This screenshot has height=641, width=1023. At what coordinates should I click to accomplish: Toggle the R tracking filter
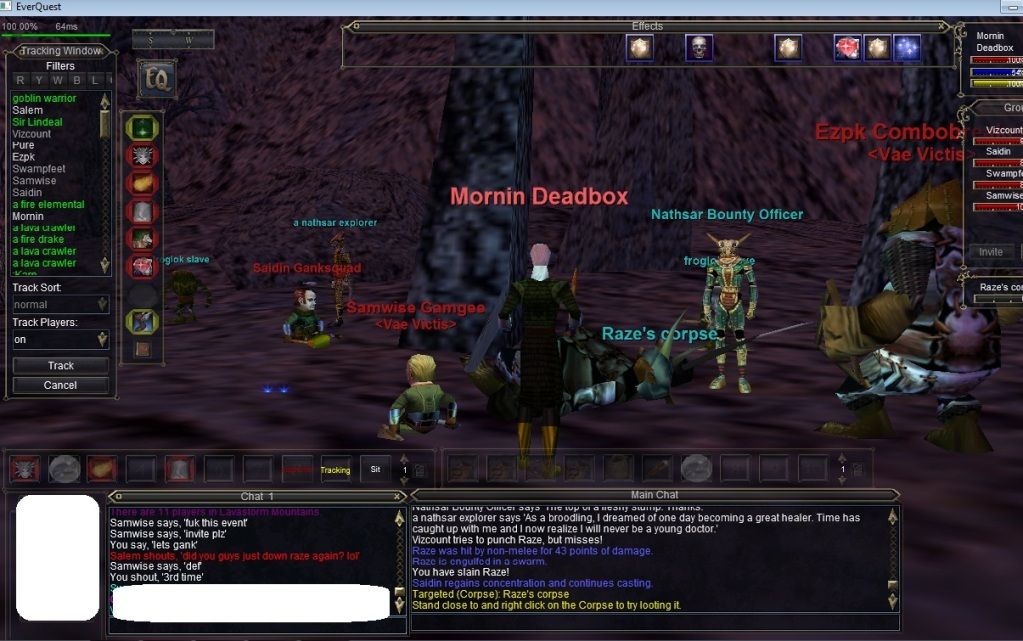pos(20,80)
